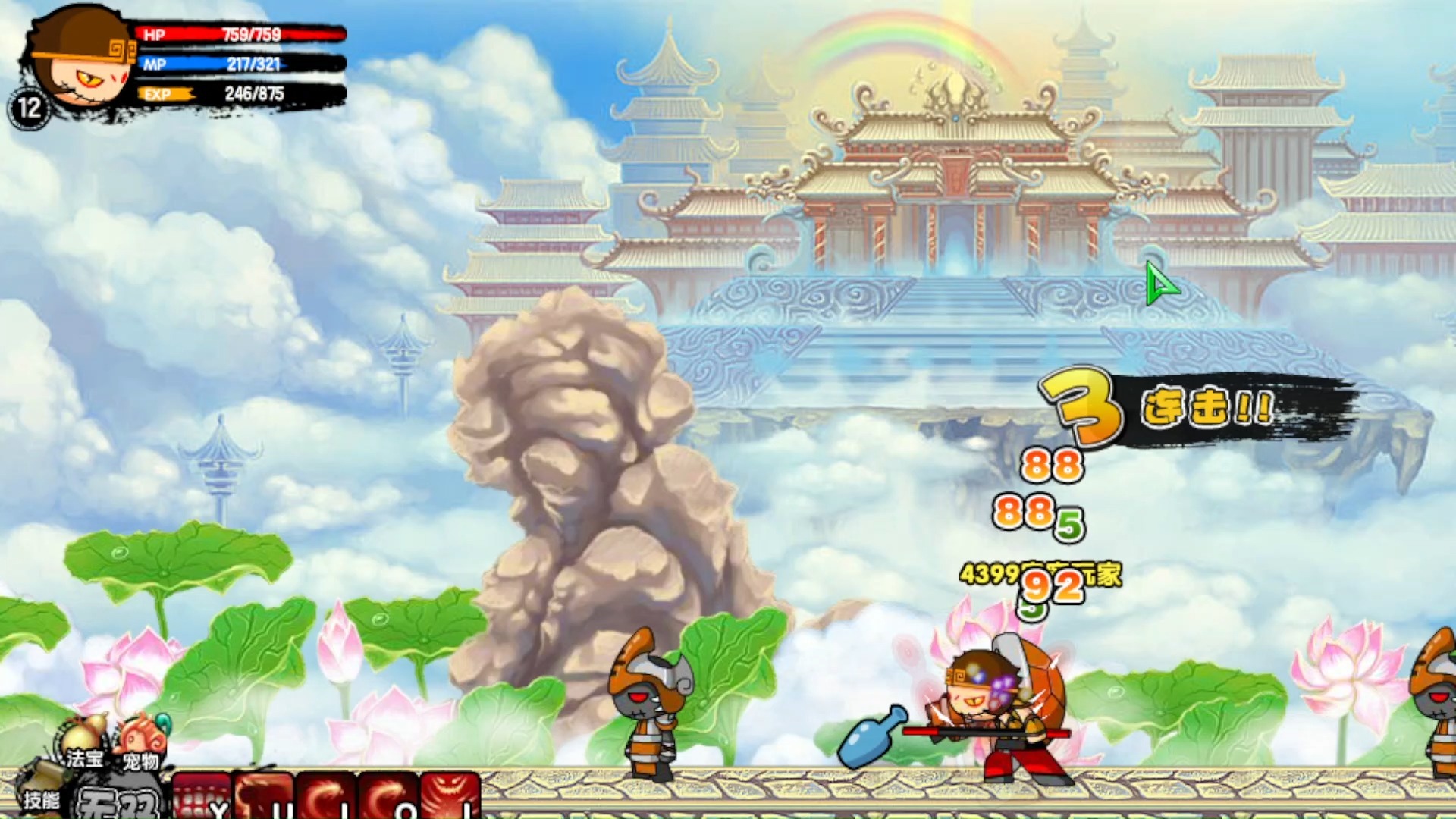This screenshot has width=1456, height=819.
Task: Cast the I-slot fire swirl skill
Action: (x=326, y=796)
